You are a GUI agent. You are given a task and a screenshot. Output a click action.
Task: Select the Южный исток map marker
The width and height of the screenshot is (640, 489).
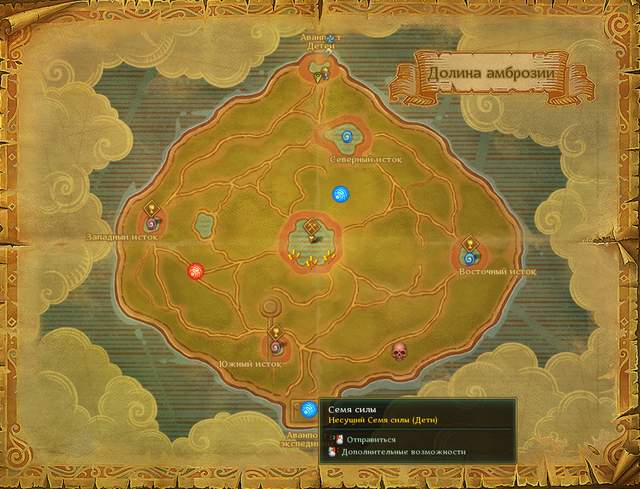point(277,344)
